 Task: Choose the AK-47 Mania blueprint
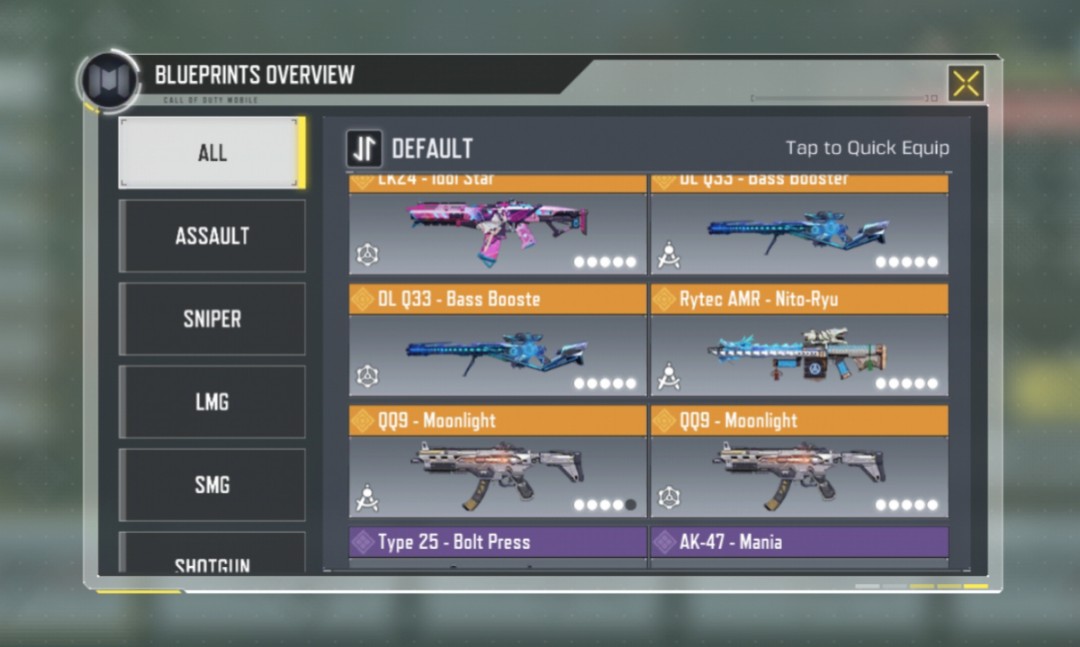[x=799, y=544]
